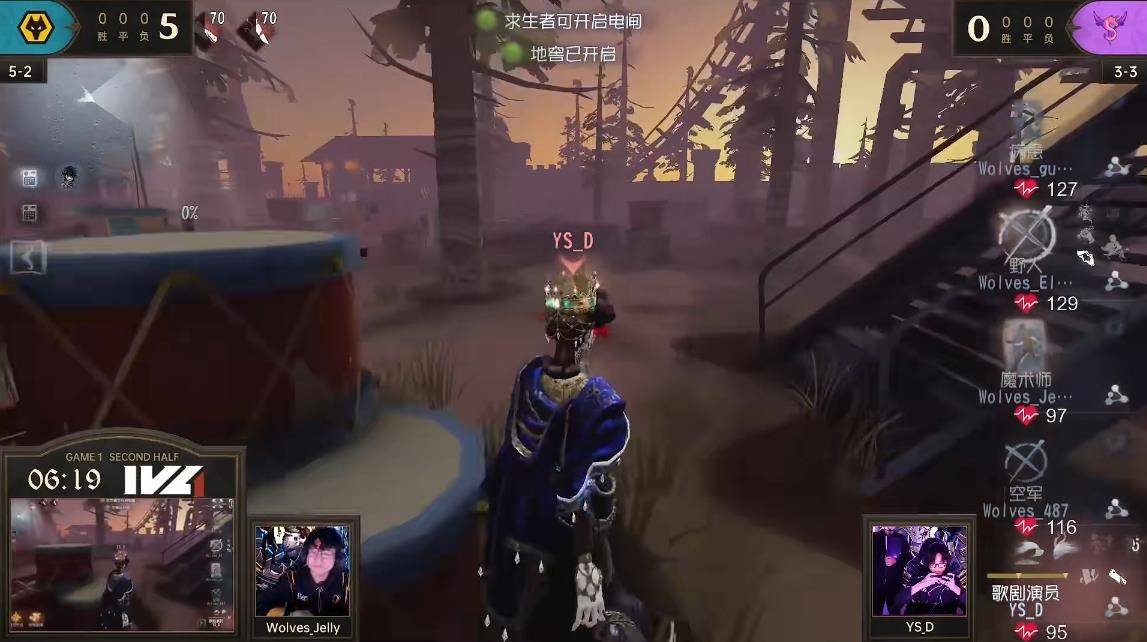Screen dimensions: 1147x642
Task: Show persona web for 野人 Wolves_El
Action: tap(1116, 281)
